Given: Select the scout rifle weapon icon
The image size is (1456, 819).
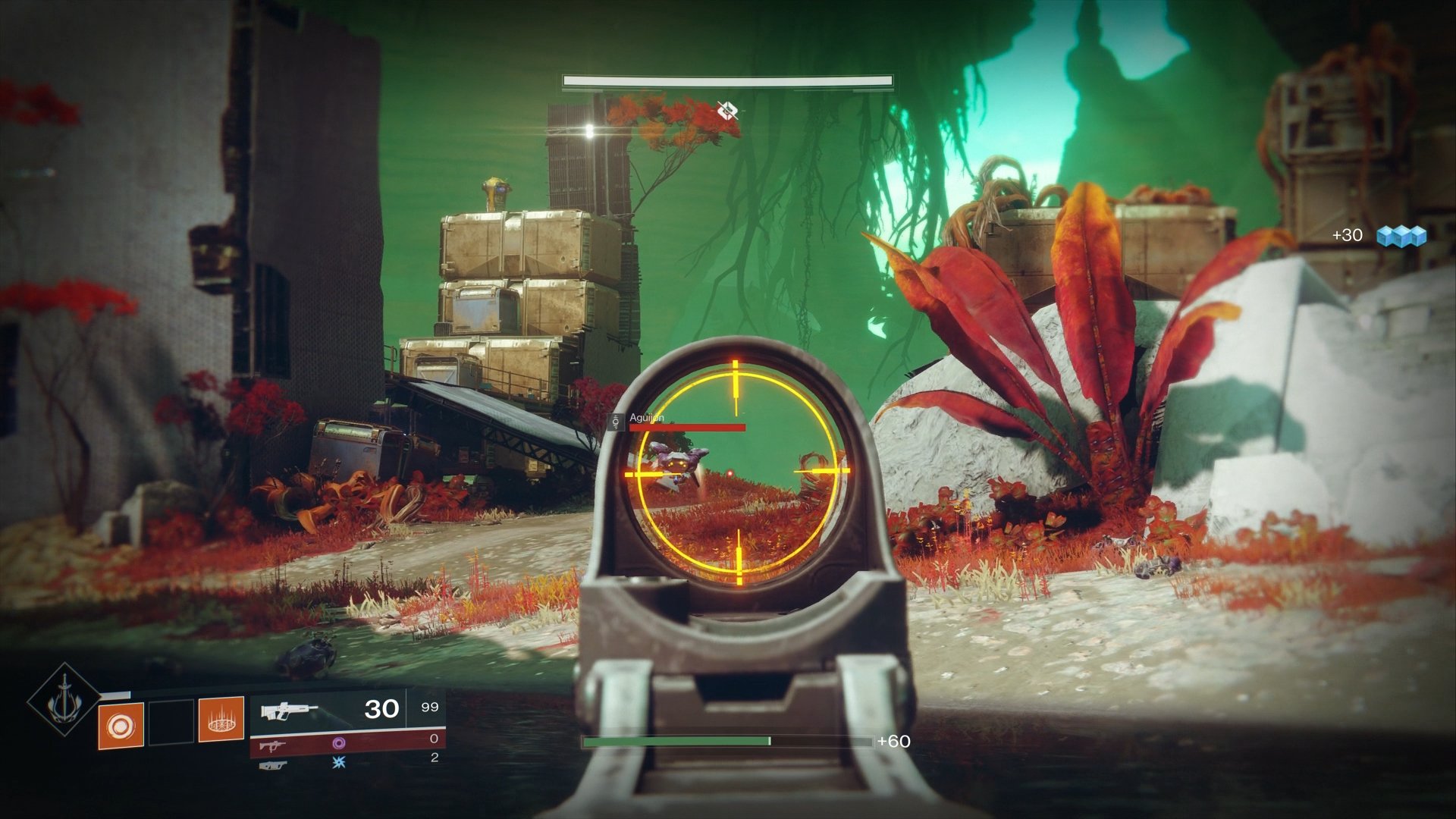Looking at the screenshot, I should click(x=288, y=710).
